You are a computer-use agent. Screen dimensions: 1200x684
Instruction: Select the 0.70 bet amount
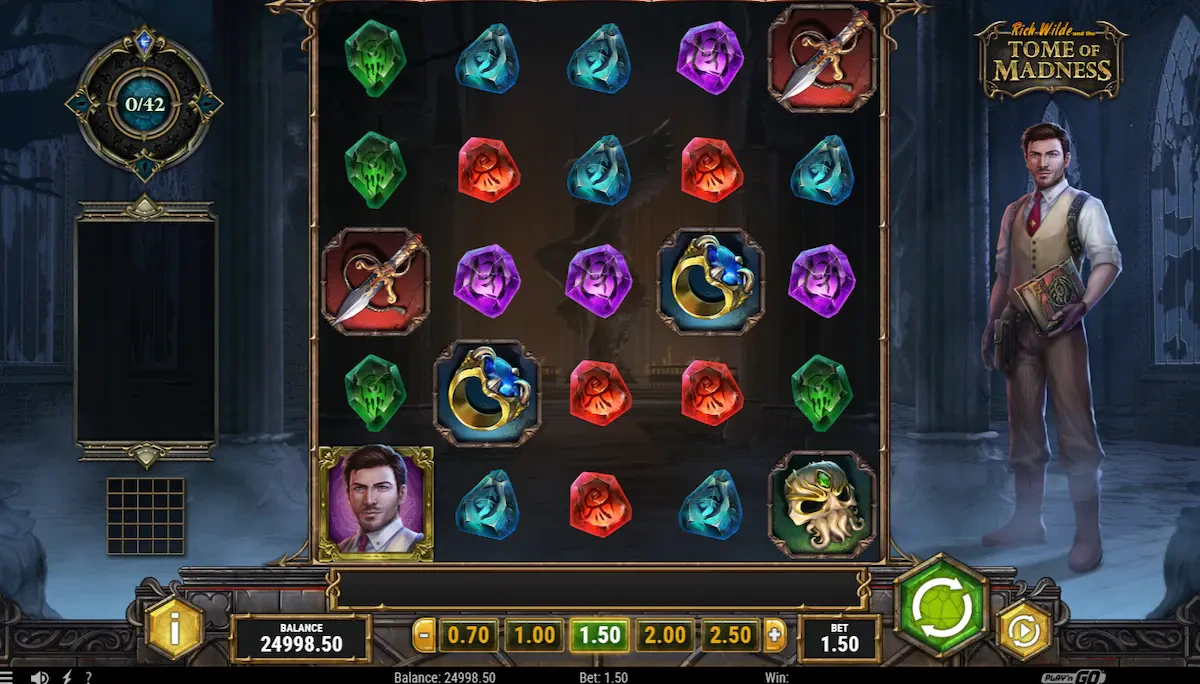[x=467, y=635]
